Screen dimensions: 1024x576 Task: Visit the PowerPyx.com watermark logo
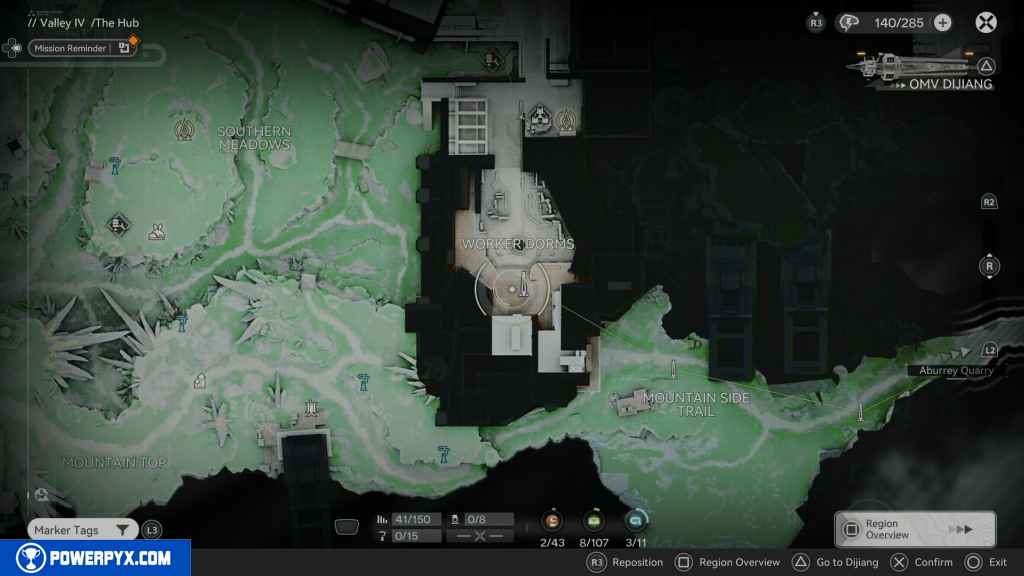coord(95,558)
